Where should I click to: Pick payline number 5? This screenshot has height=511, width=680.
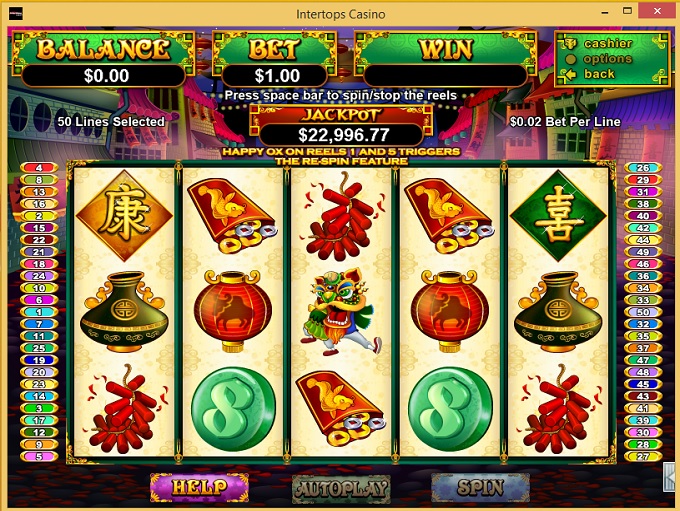pyautogui.click(x=39, y=456)
